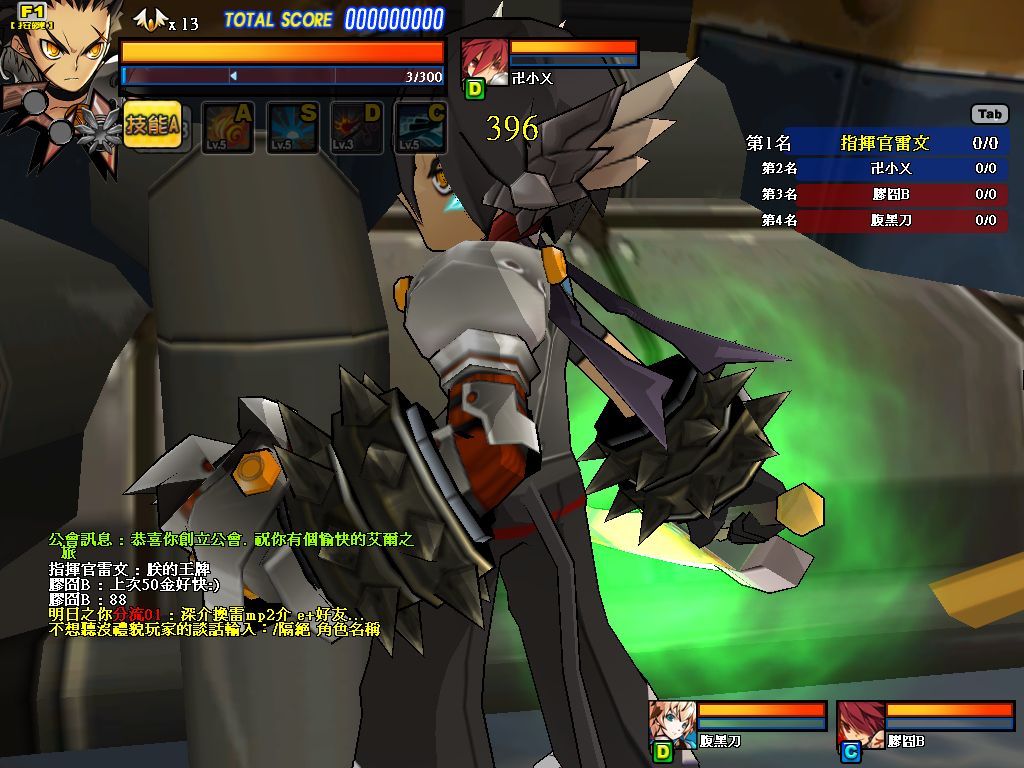1024x768 pixels.
Task: Click the 膠囧B chat message '上次50金好快'
Action: (x=134, y=584)
